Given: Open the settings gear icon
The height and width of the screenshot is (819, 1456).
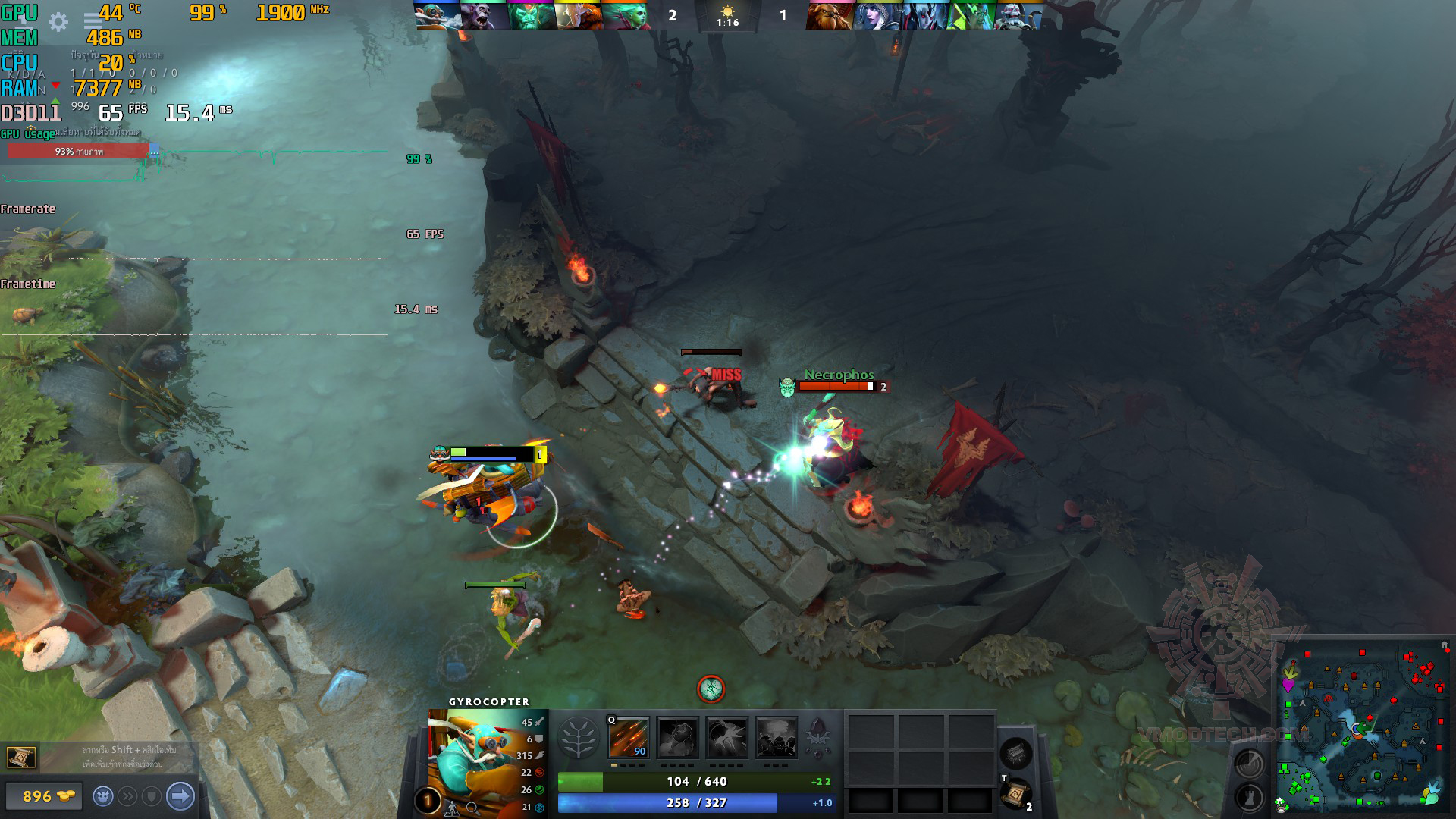Looking at the screenshot, I should coord(58,21).
